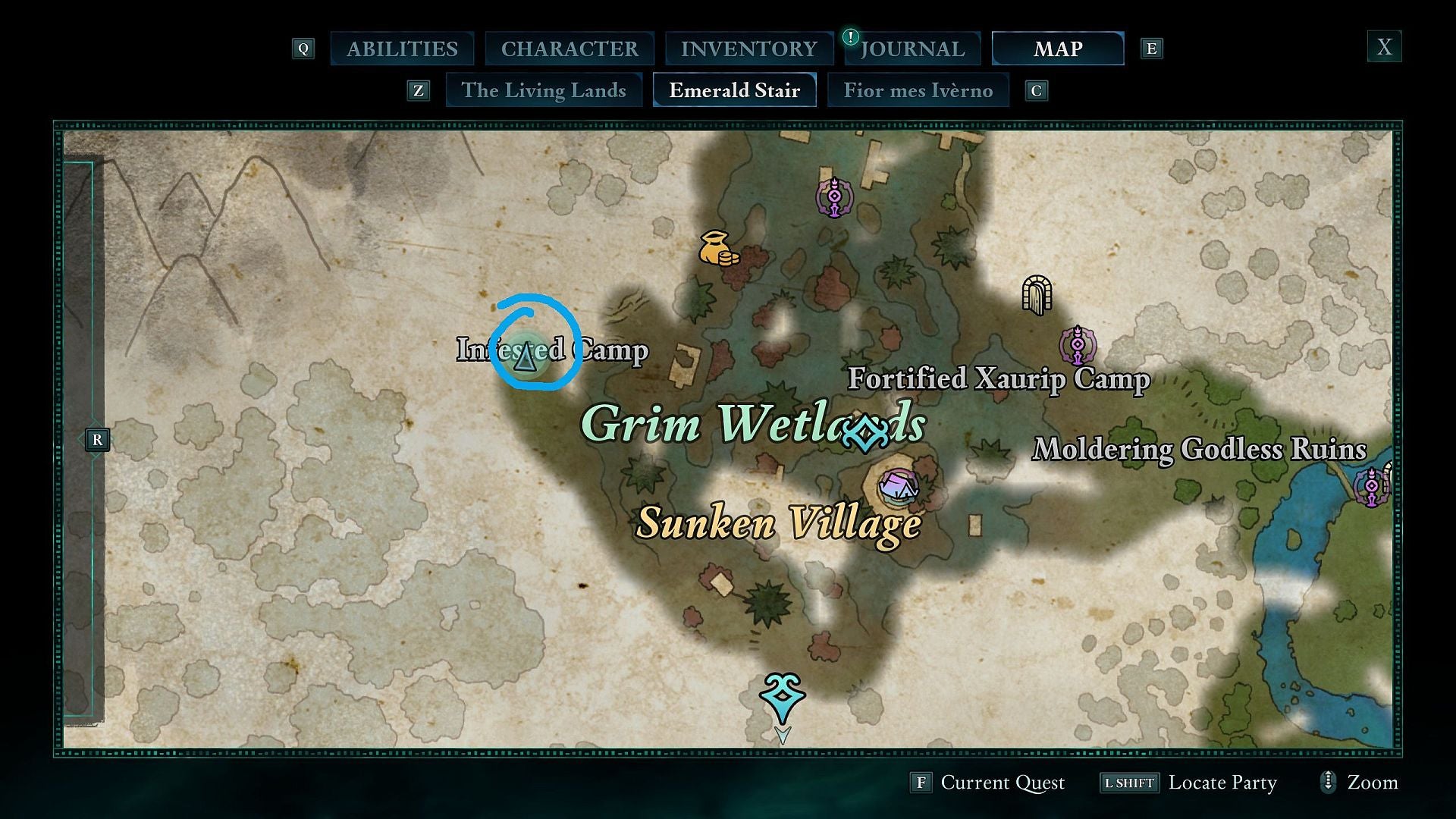Click the doorway entrance icon east of the wetlands
Viewport: 1456px width, 819px height.
click(x=1036, y=294)
